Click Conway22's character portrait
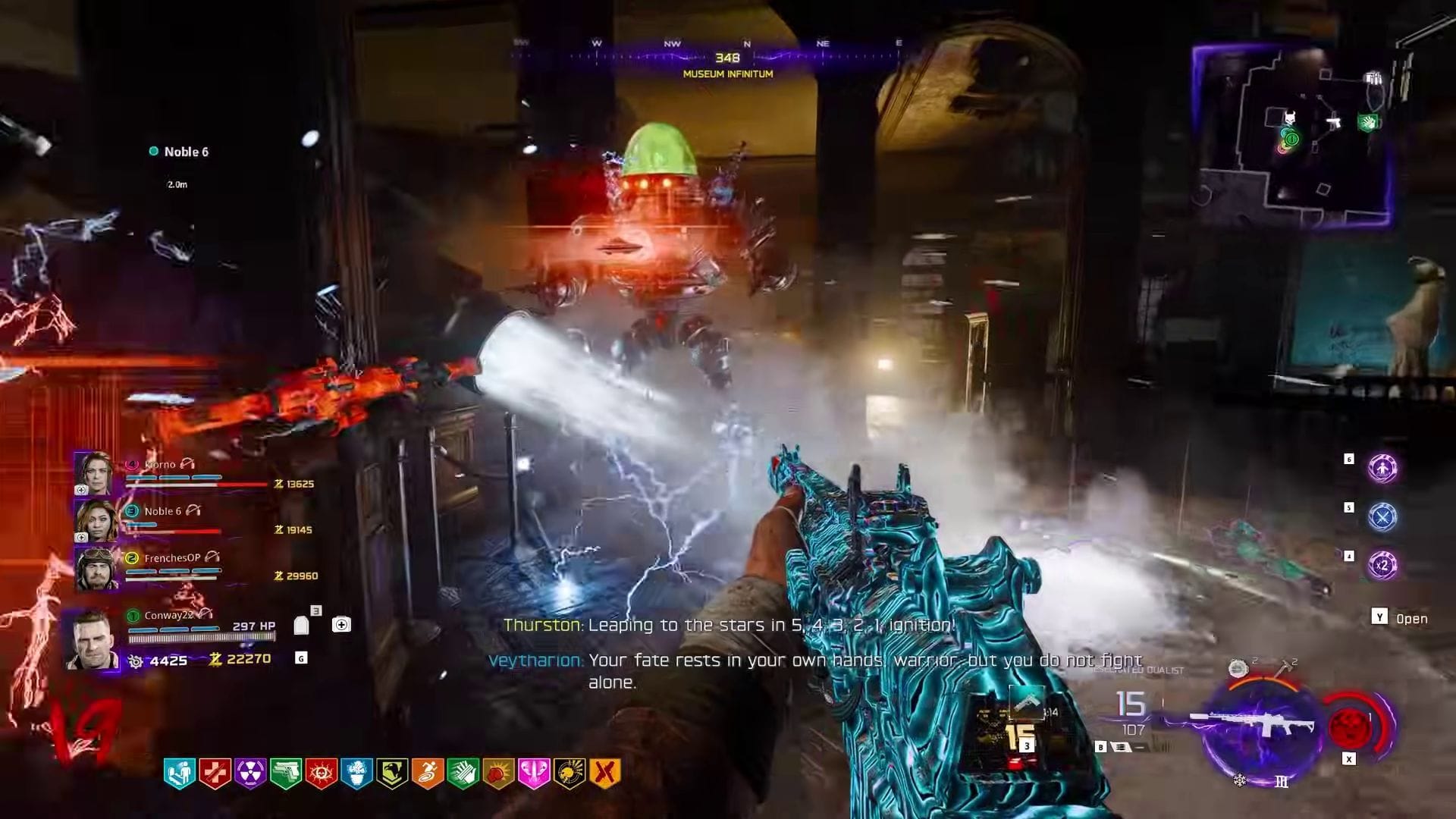This screenshot has width=1456, height=819. [96, 639]
